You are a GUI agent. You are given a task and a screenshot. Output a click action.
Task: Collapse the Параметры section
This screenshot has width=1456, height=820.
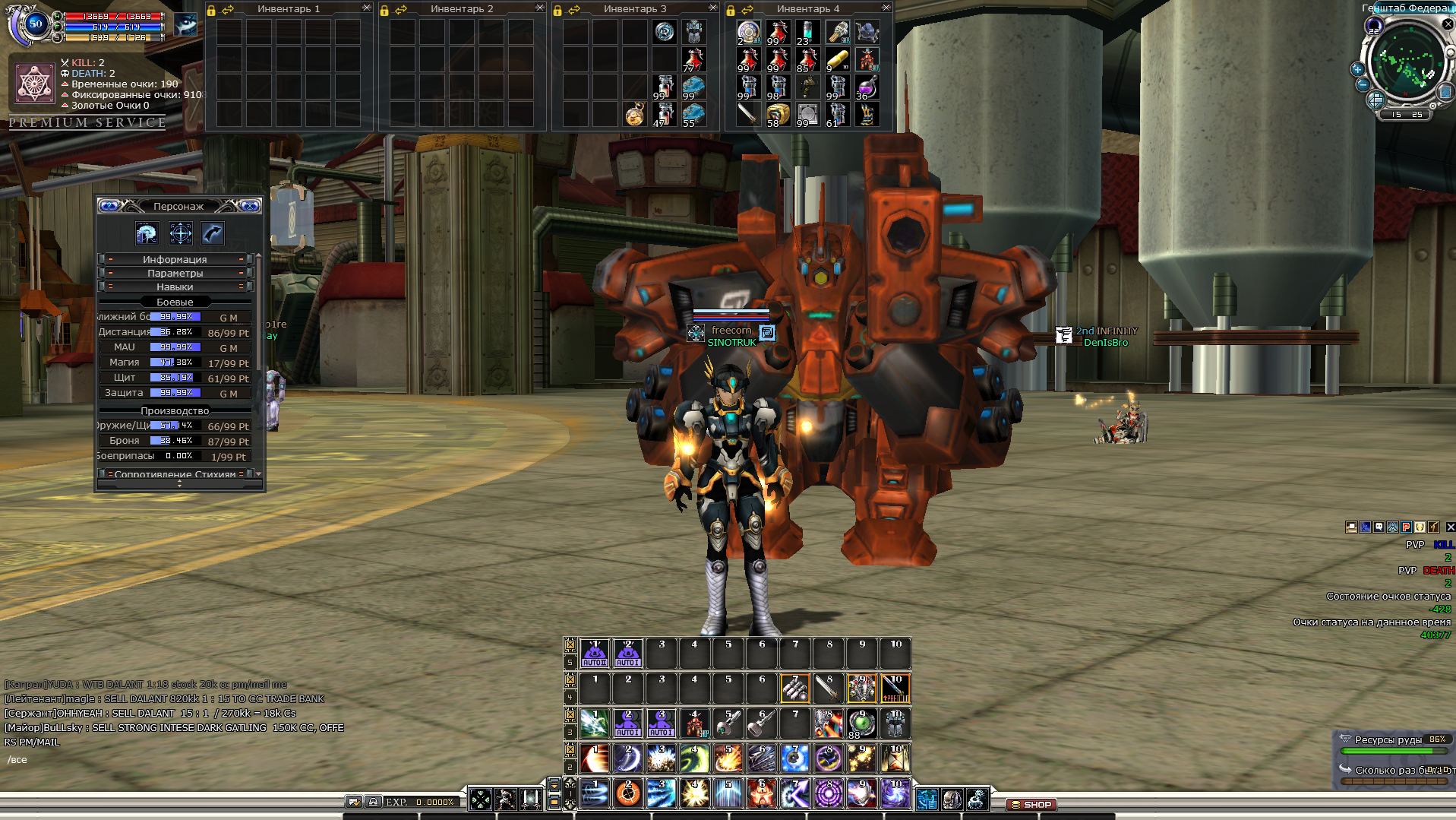coord(175,273)
